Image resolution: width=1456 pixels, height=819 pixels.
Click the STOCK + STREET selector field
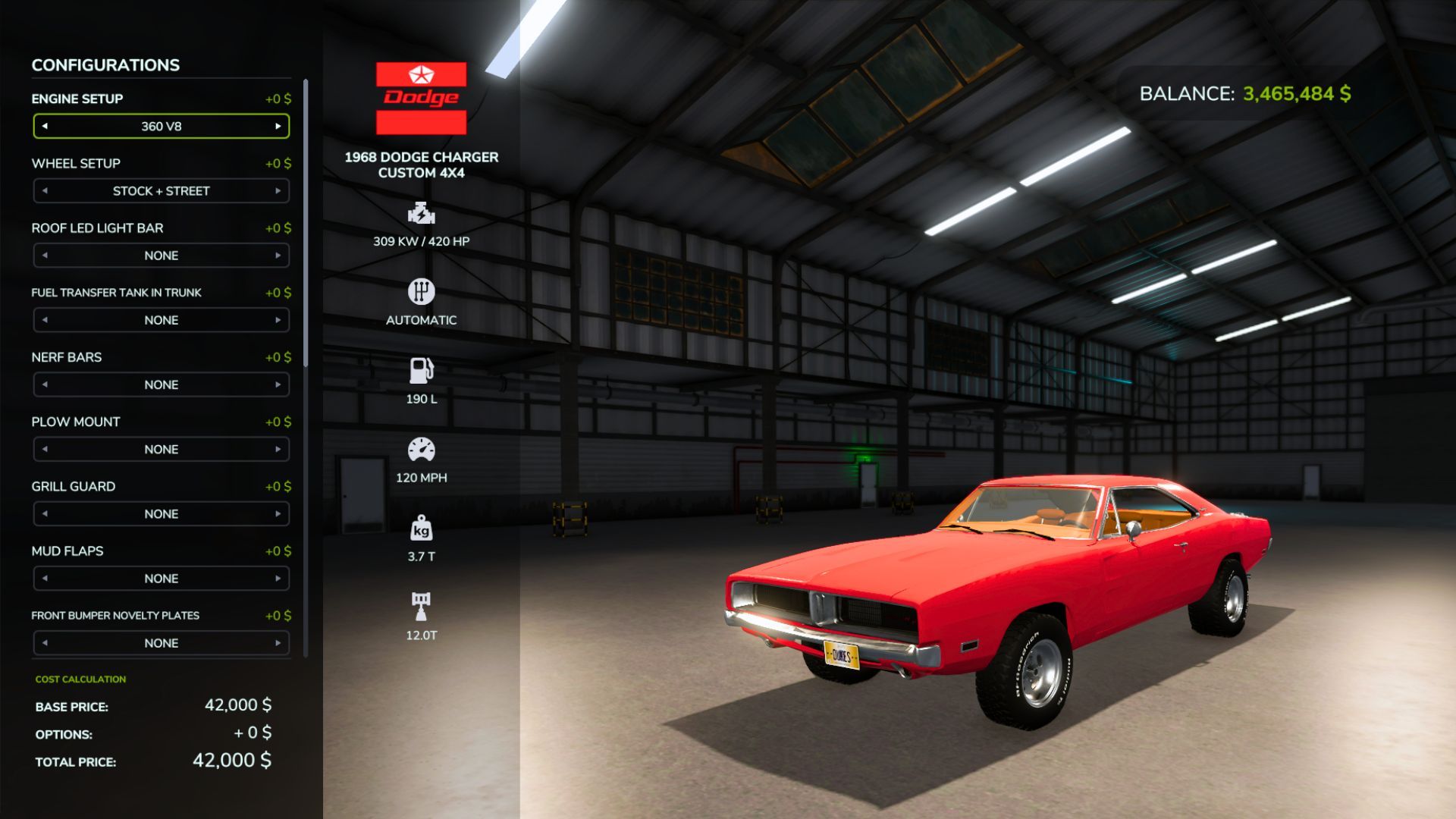pos(161,190)
